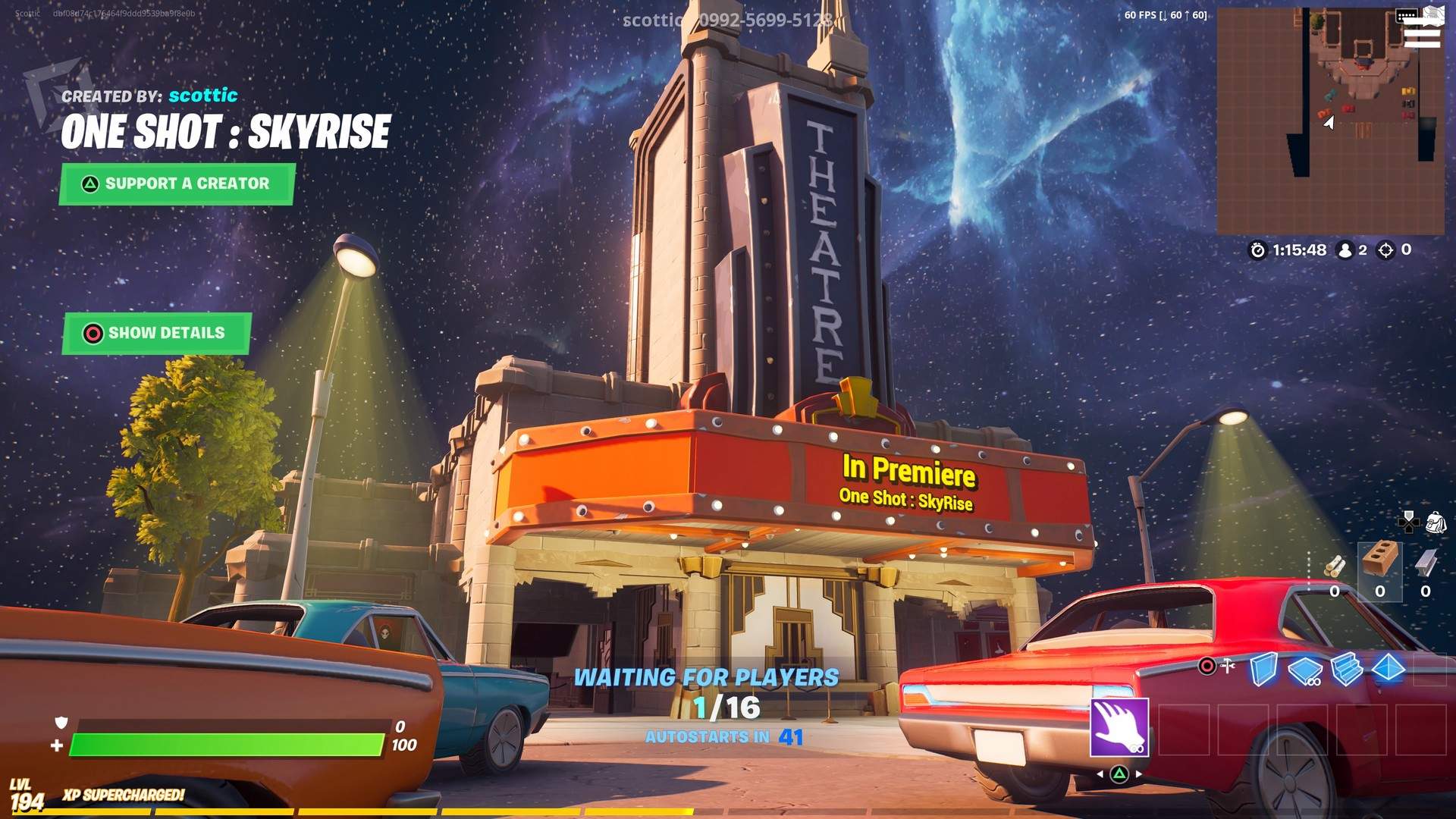
Task: Click the brick materials icon
Action: (1380, 559)
